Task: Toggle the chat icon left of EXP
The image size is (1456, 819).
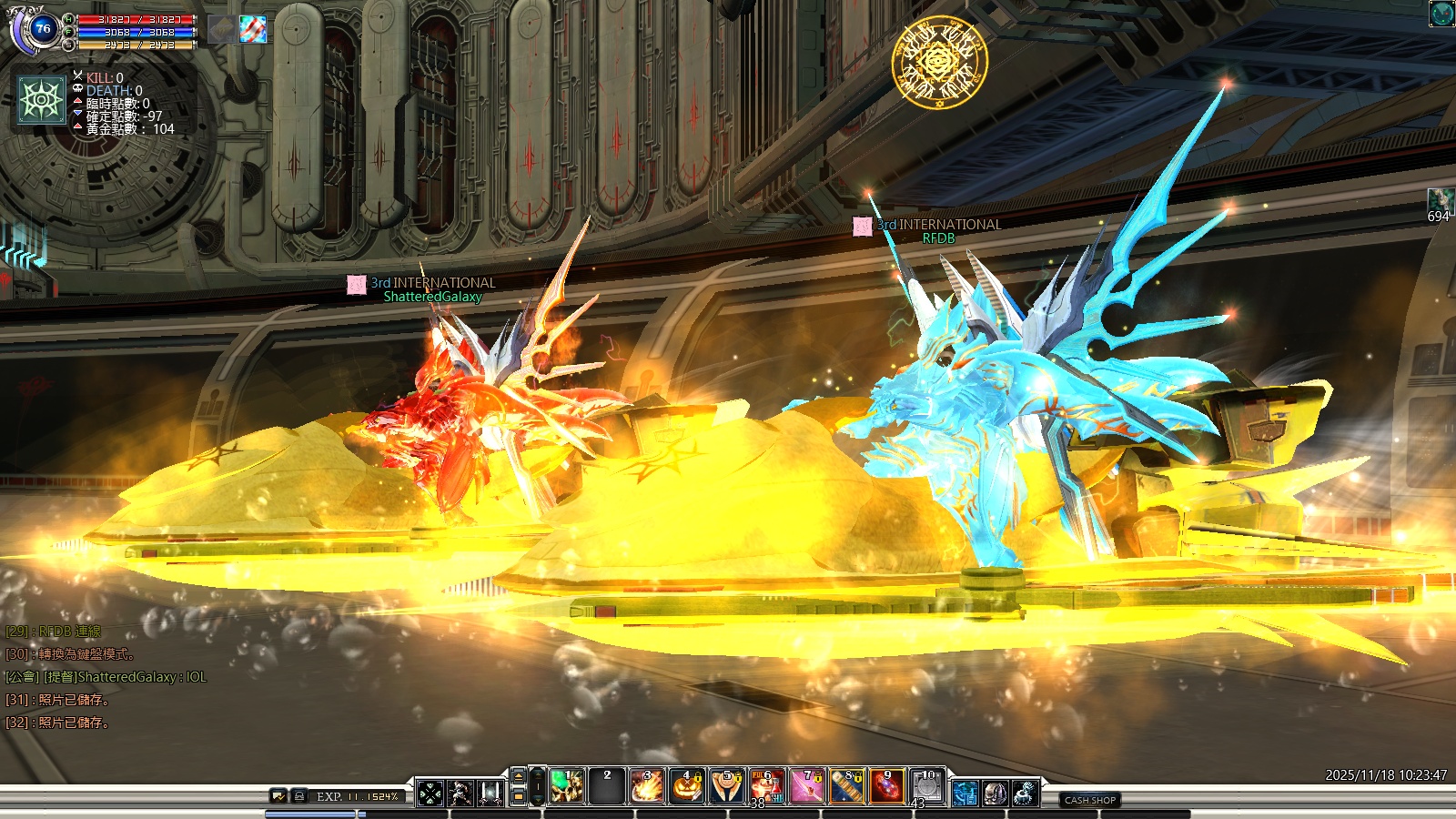Action: [279, 796]
